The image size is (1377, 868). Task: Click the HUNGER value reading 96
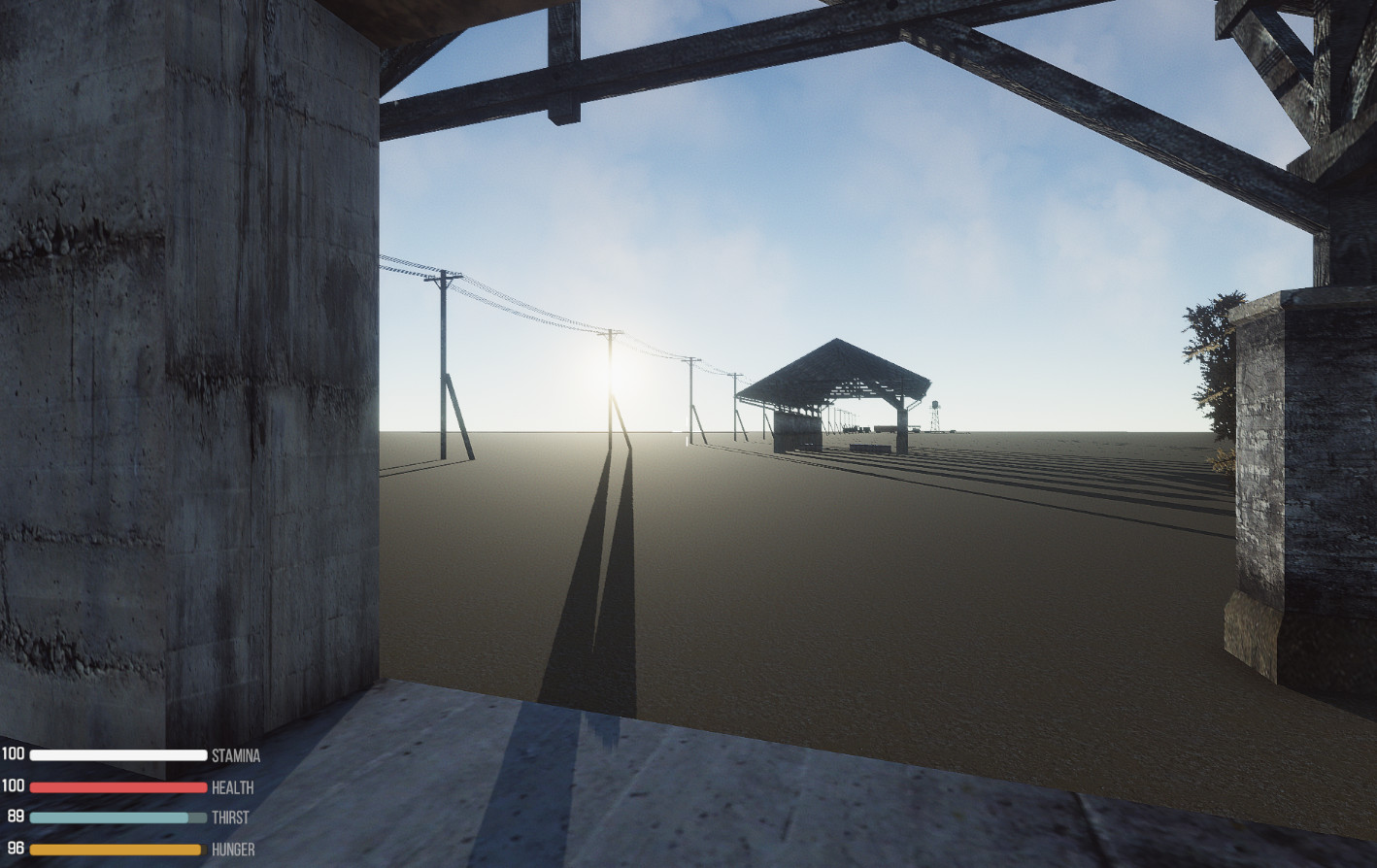[16, 851]
